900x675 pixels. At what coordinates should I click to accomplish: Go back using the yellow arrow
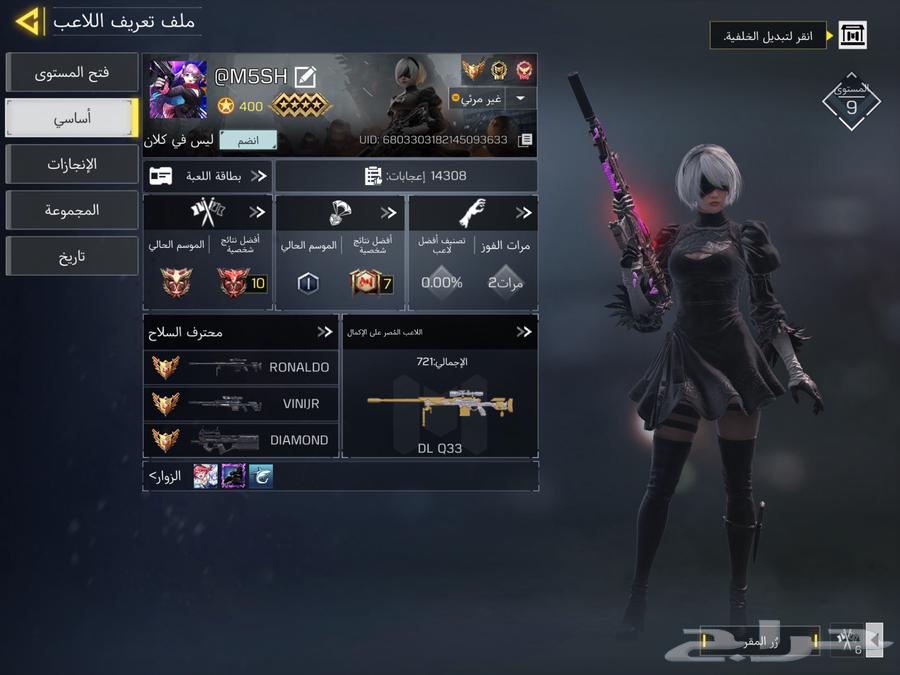click(28, 20)
